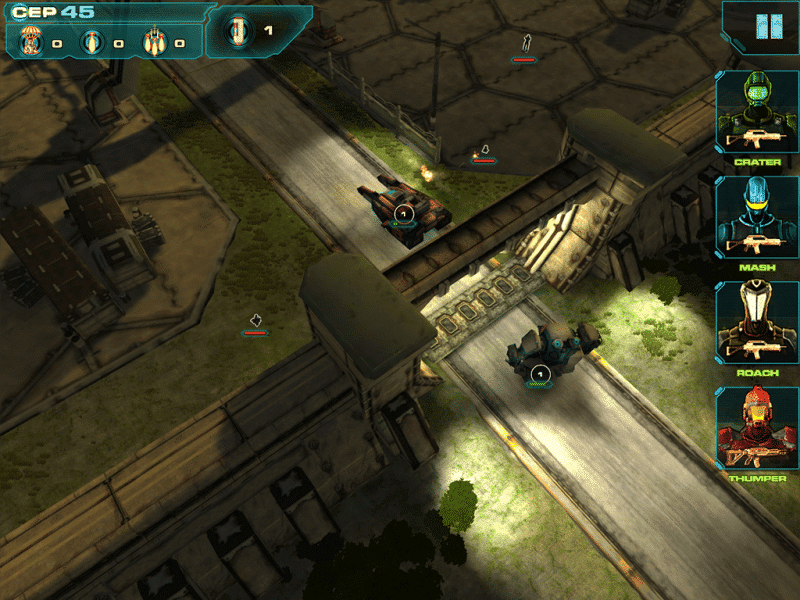Pause the game with the pause button
The height and width of the screenshot is (600, 800).
click(763, 27)
